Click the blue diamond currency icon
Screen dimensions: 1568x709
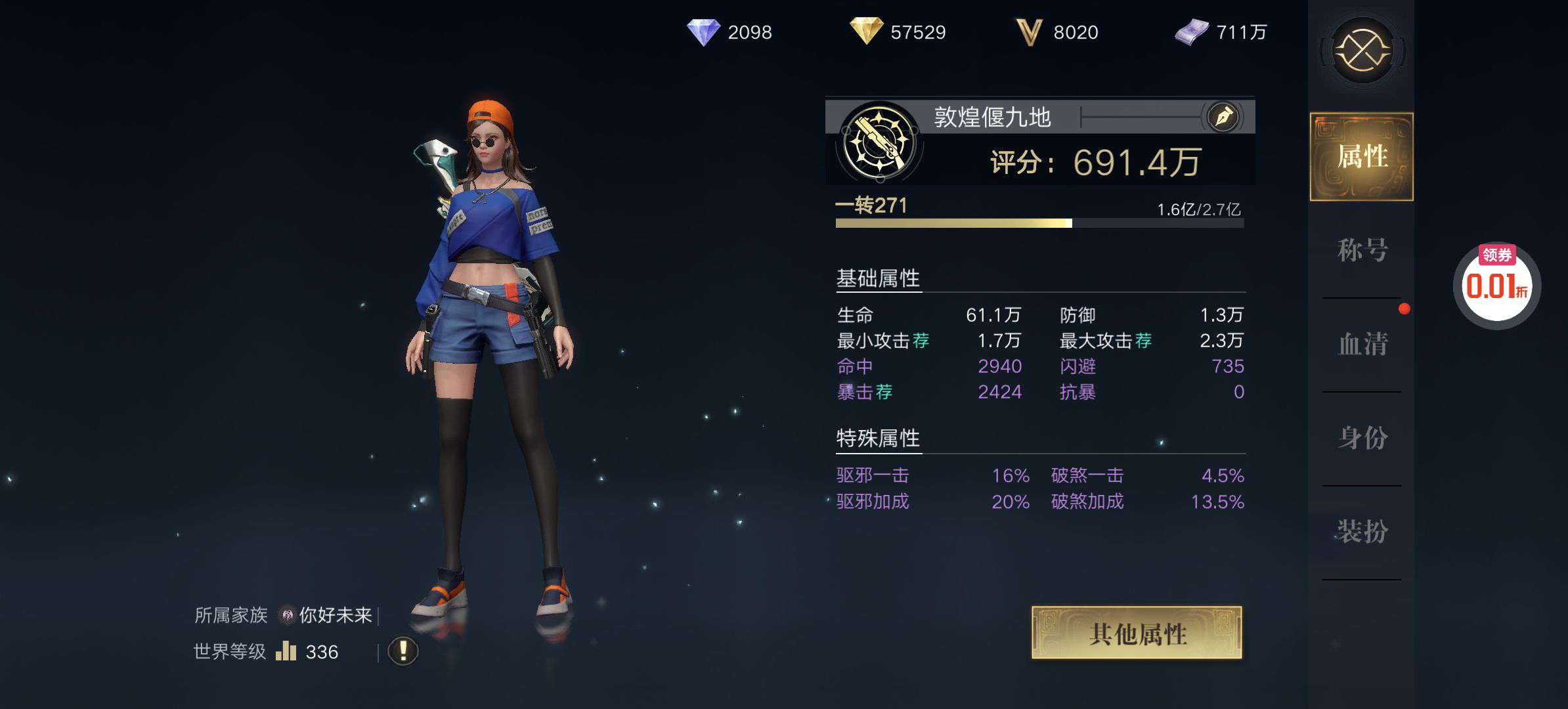click(x=703, y=32)
